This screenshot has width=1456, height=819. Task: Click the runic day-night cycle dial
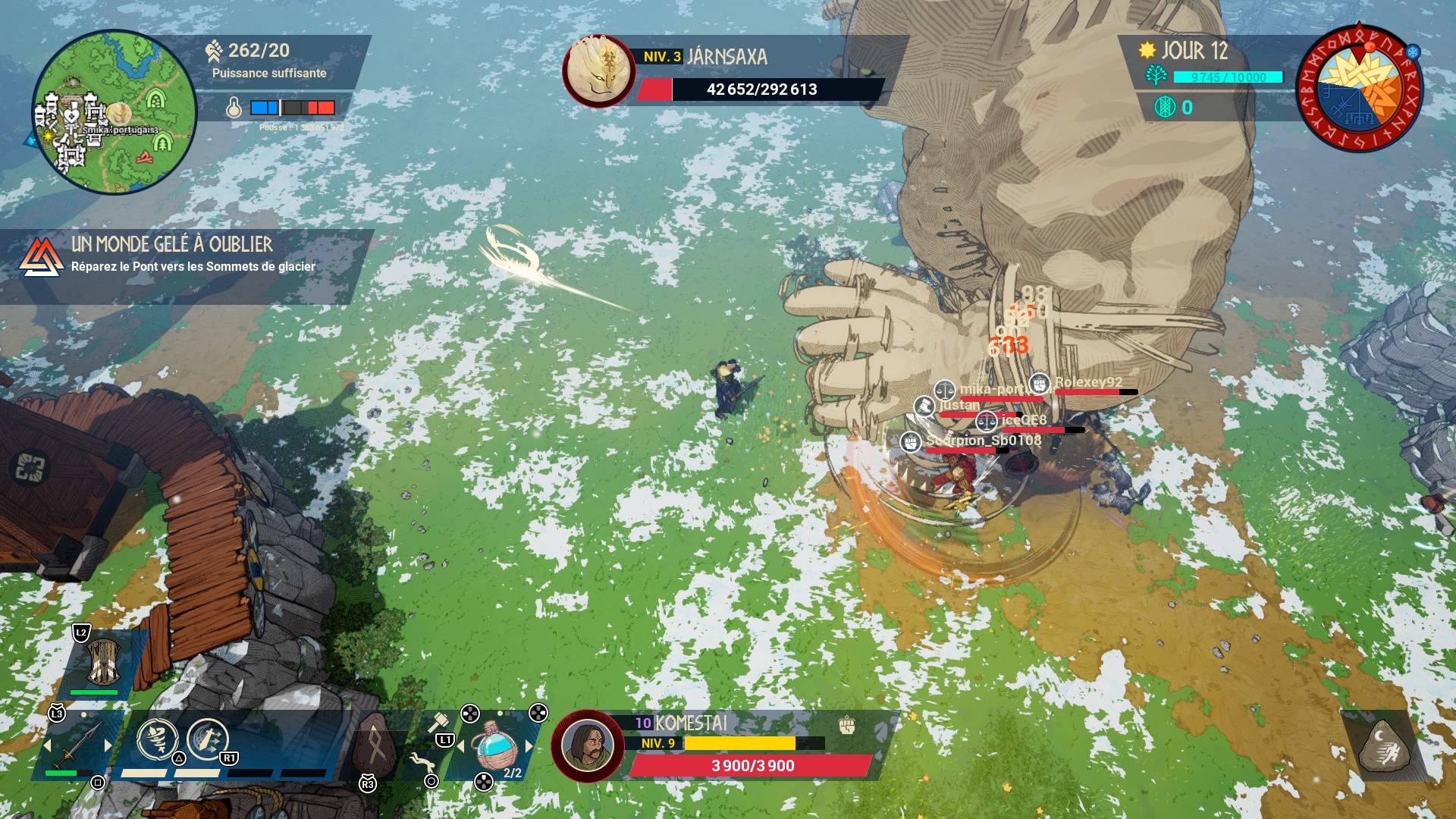point(1360,87)
